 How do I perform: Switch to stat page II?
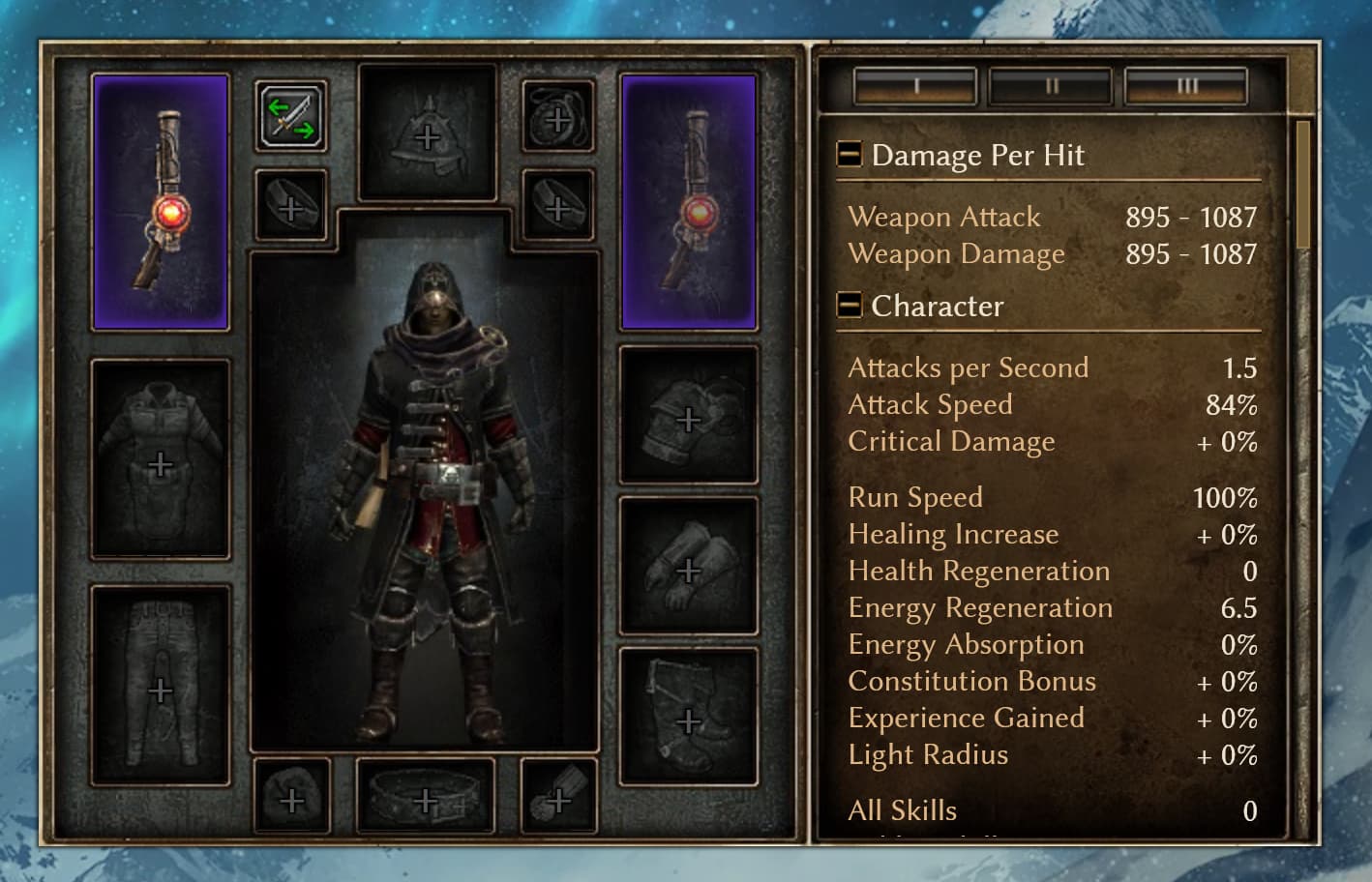click(1052, 85)
